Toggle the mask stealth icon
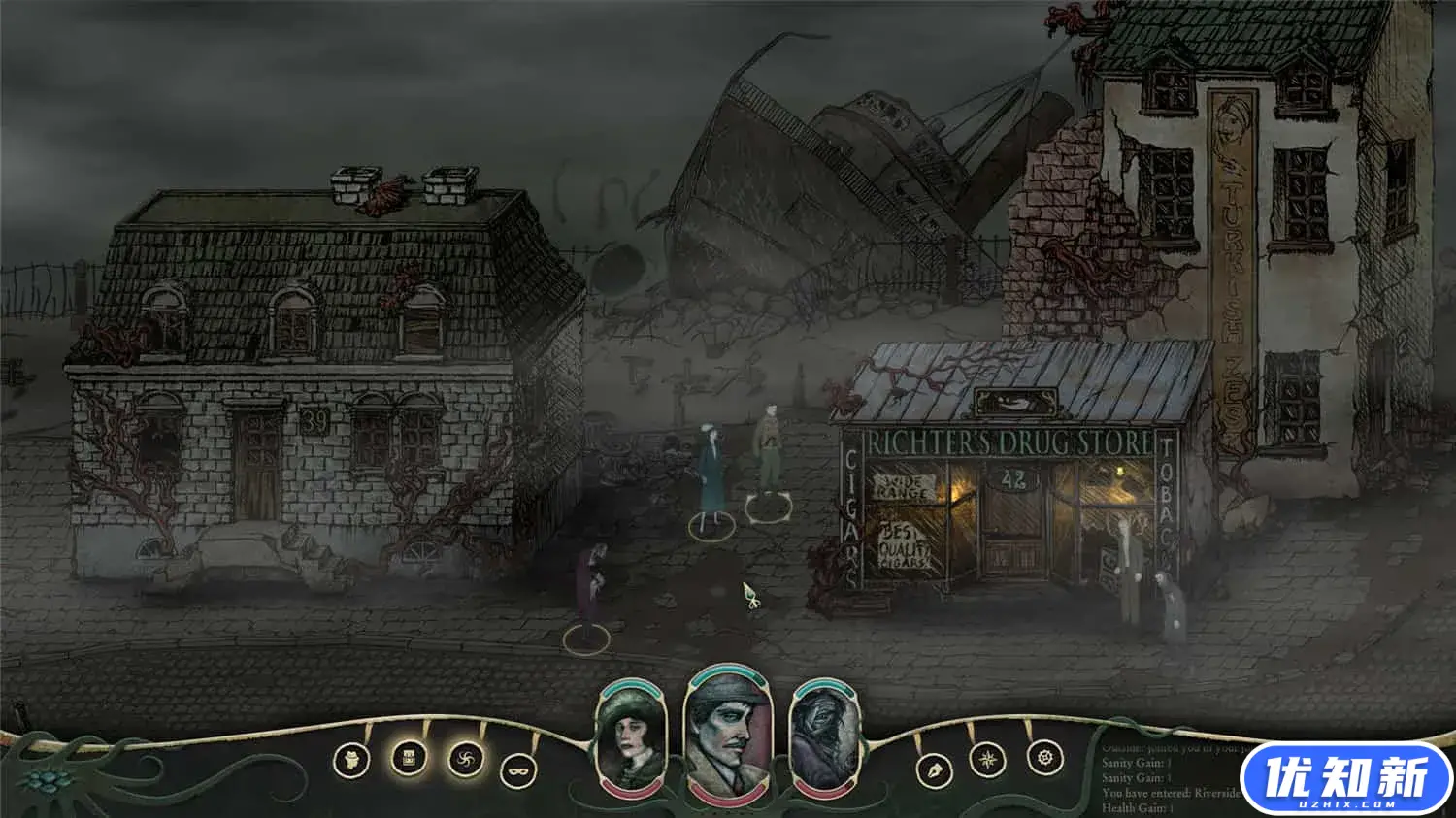This screenshot has height=818, width=1456. click(517, 771)
